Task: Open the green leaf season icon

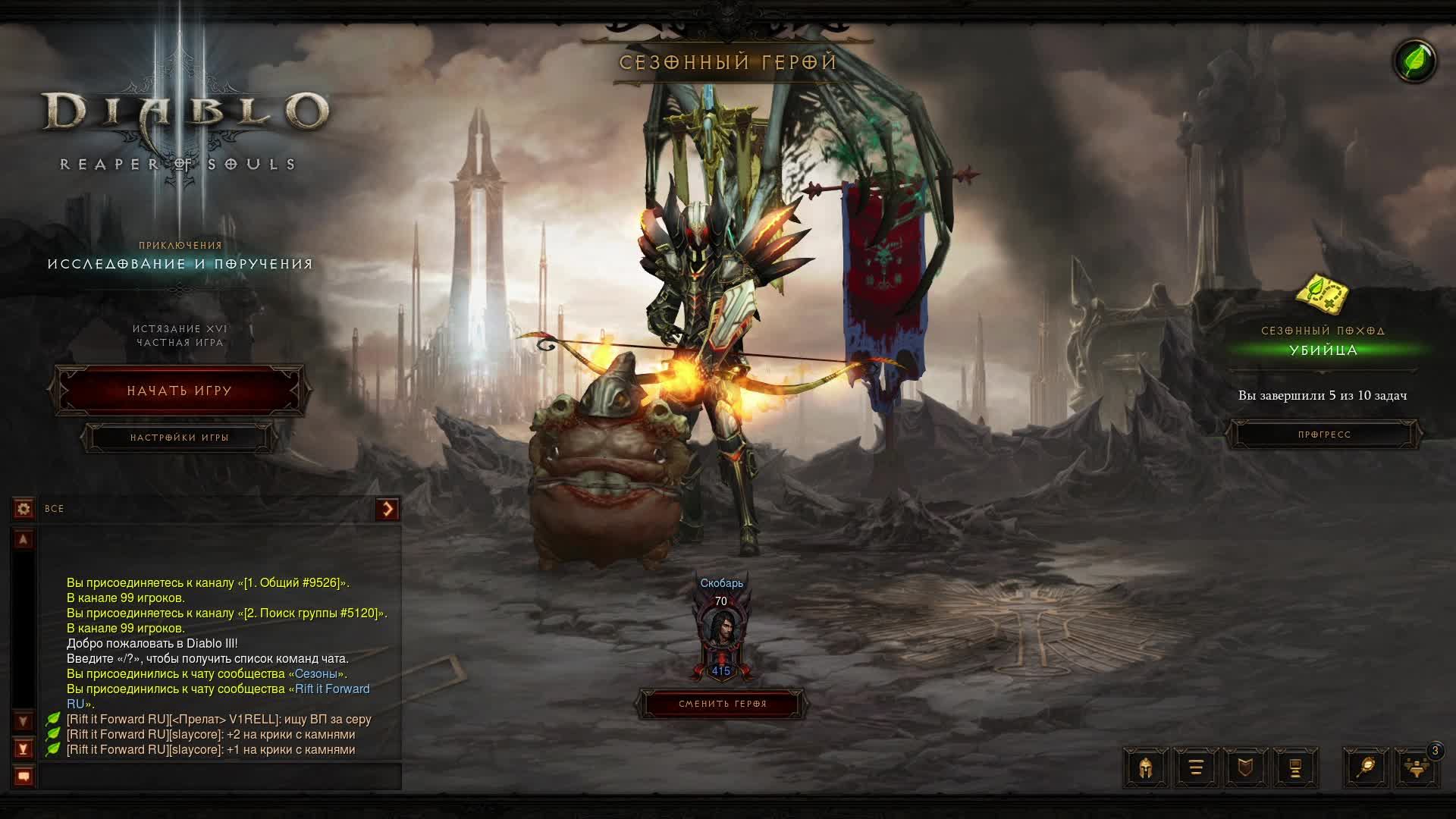Action: click(1415, 61)
